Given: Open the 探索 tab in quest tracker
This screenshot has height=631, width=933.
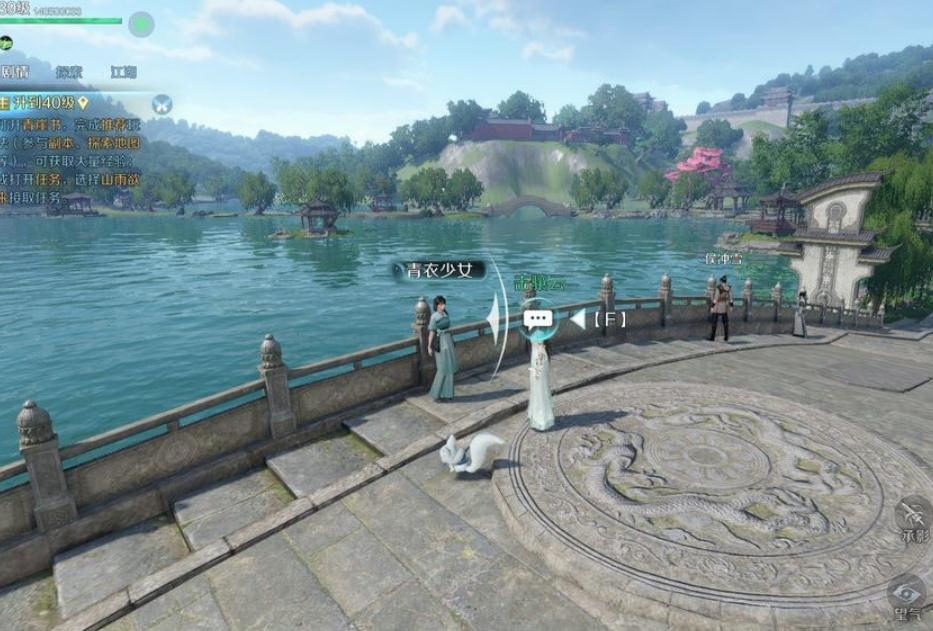Looking at the screenshot, I should tap(69, 72).
